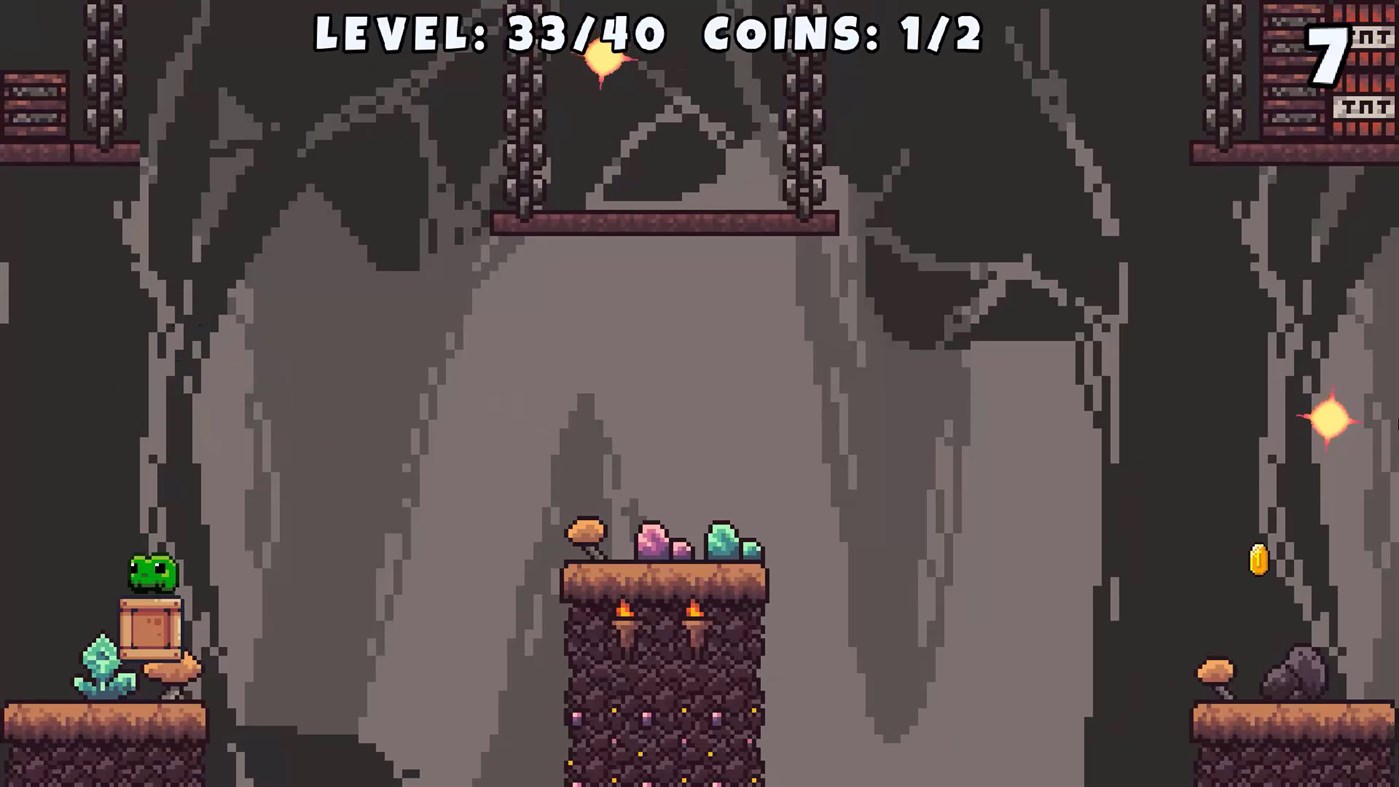
Task: Click the gray rock on the right ledge
Action: [1293, 668]
